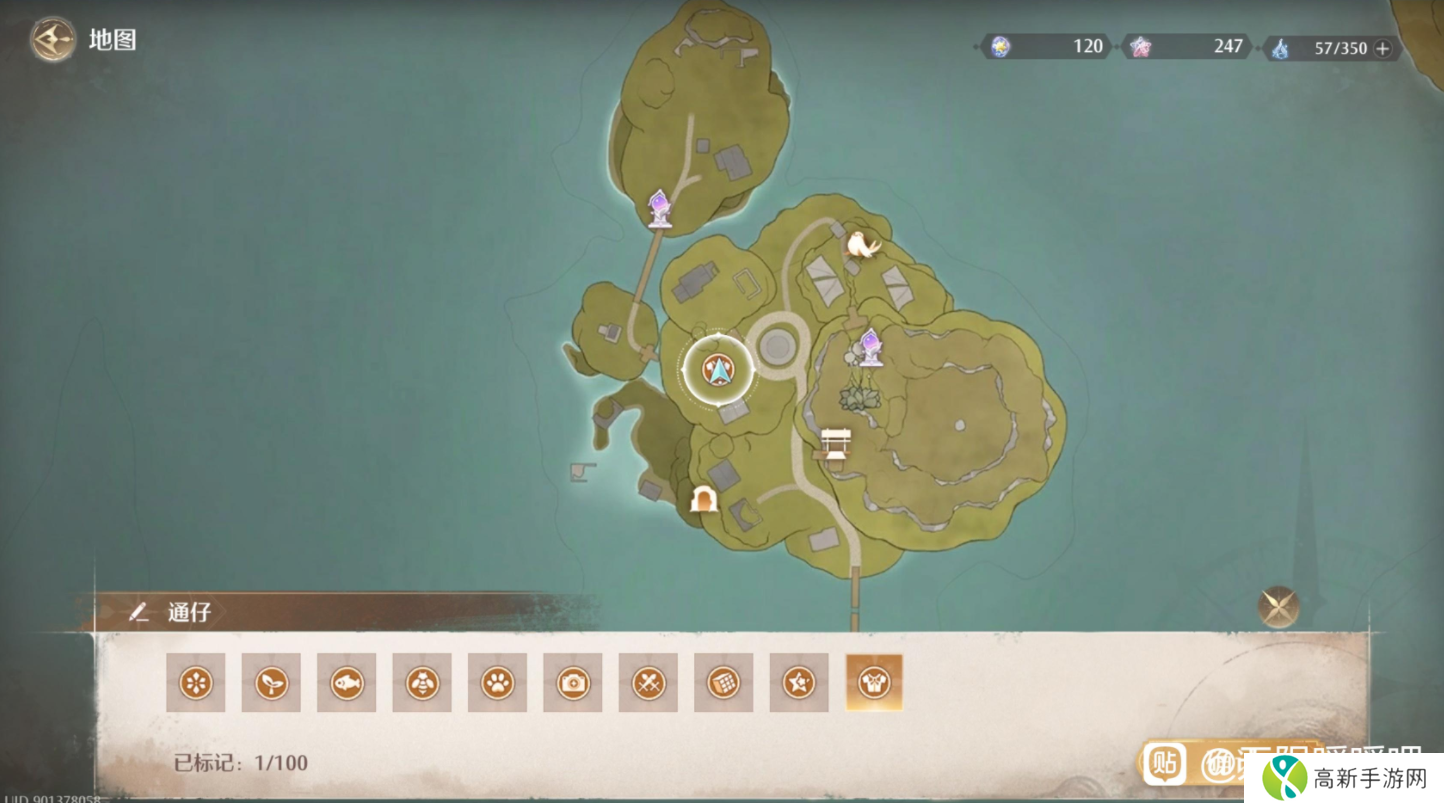The width and height of the screenshot is (1444, 803).
Task: Select the star marker icon
Action: coord(800,683)
